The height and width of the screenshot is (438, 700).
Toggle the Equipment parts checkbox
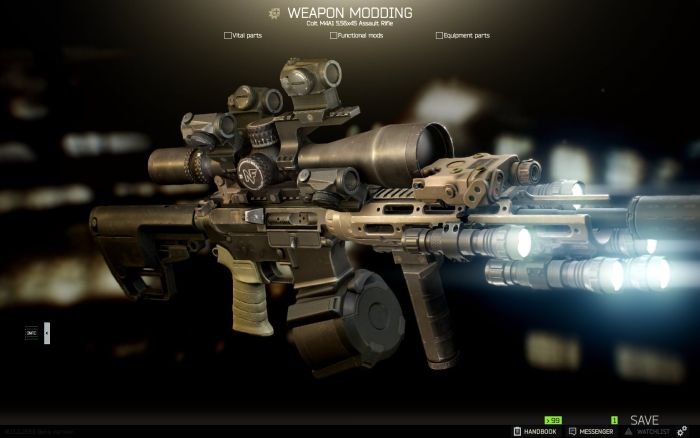click(x=439, y=35)
